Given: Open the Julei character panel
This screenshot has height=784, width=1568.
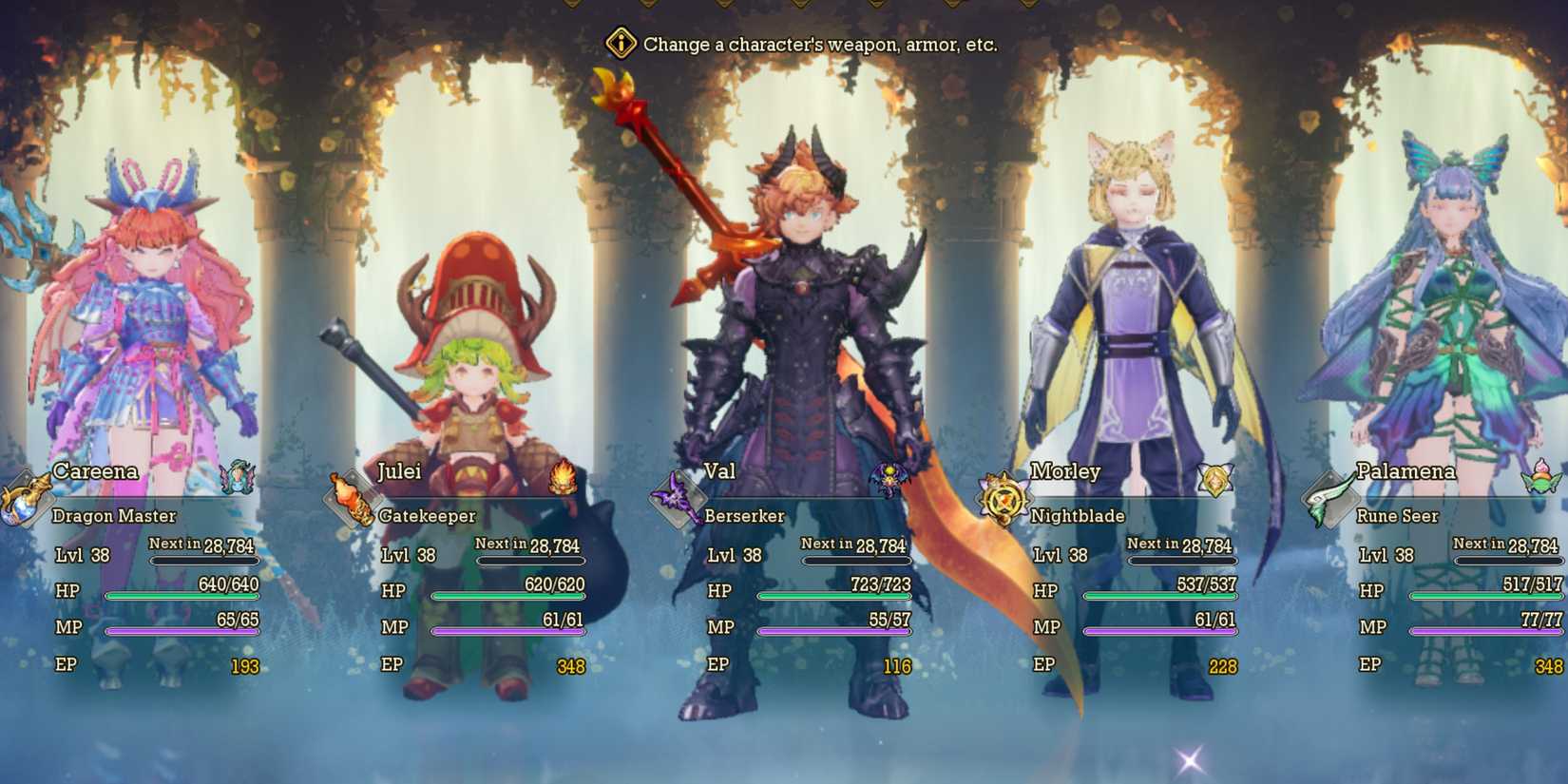Looking at the screenshot, I should [475, 380].
